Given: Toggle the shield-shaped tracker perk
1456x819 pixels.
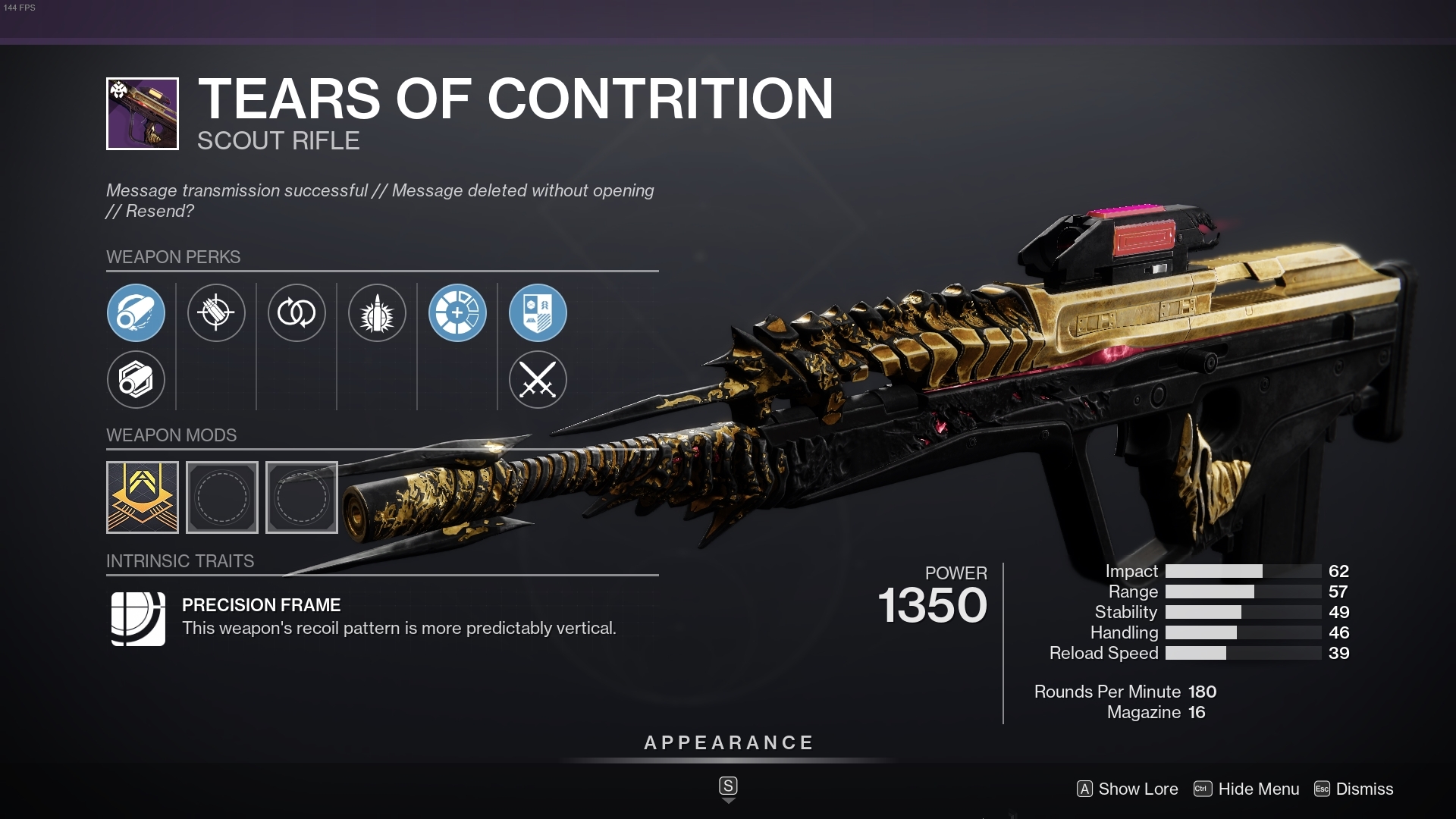Looking at the screenshot, I should 538,313.
